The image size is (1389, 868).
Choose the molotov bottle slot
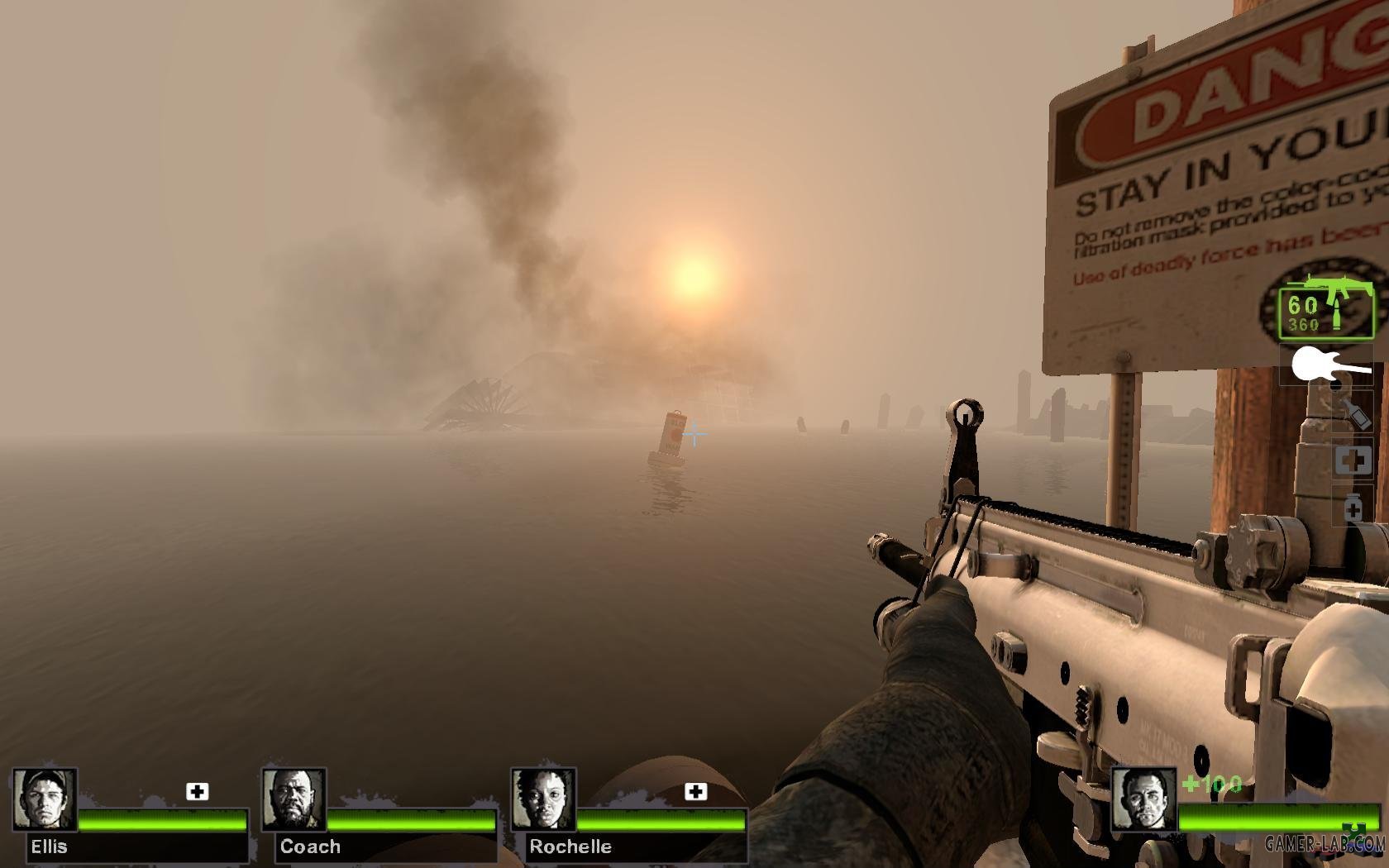point(1352,413)
